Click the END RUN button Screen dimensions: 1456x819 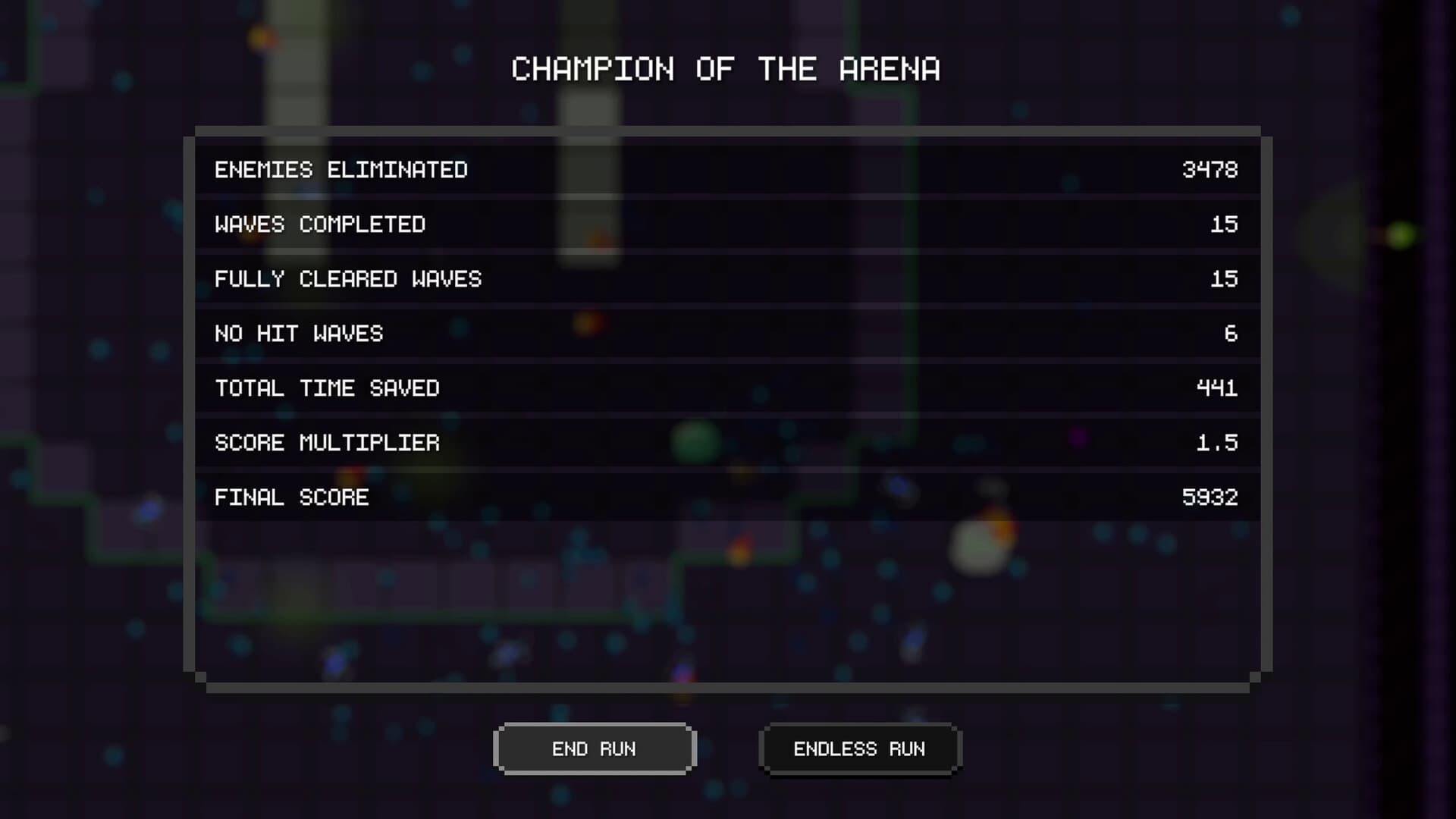(x=595, y=748)
